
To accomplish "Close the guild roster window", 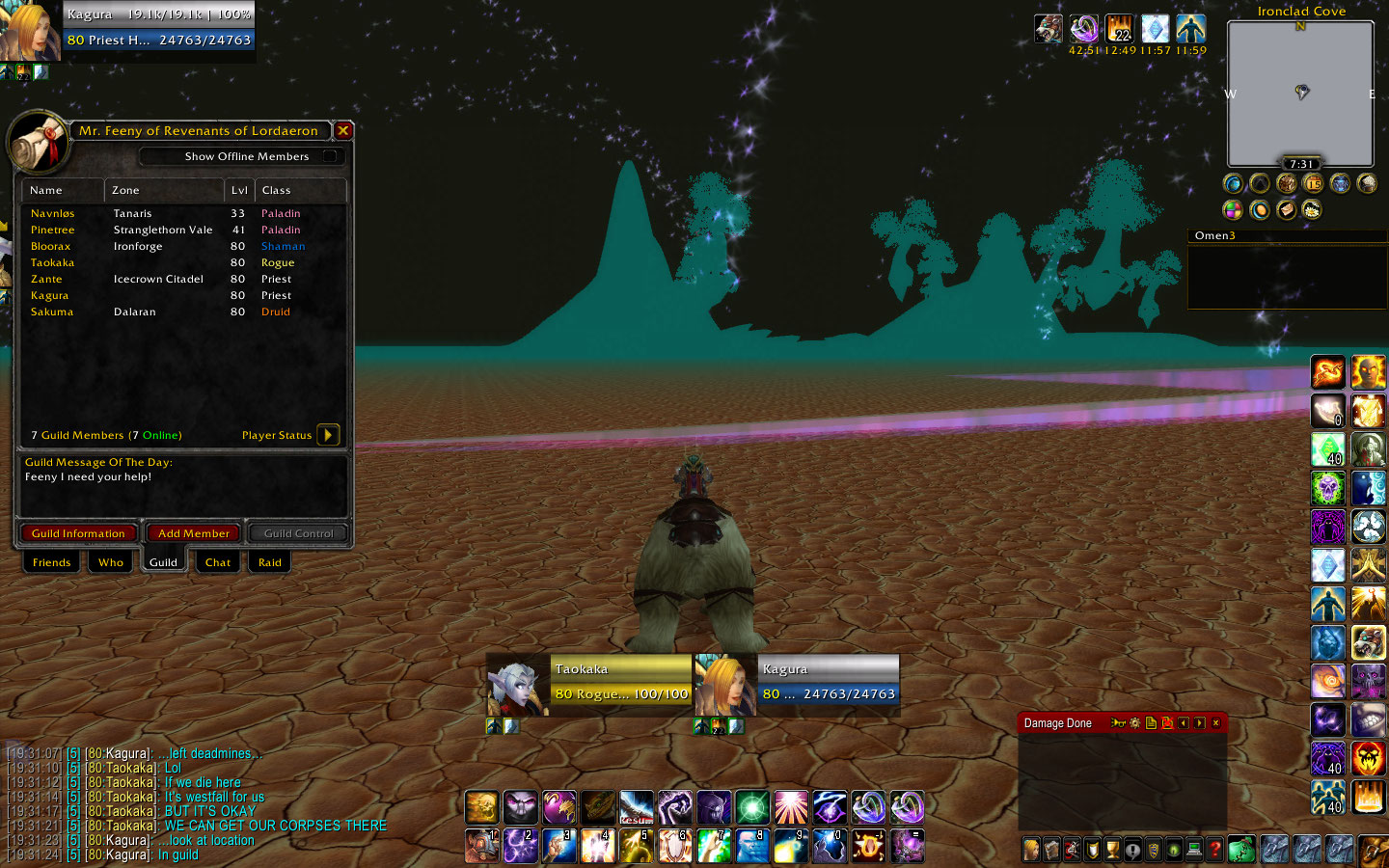I will (x=343, y=130).
